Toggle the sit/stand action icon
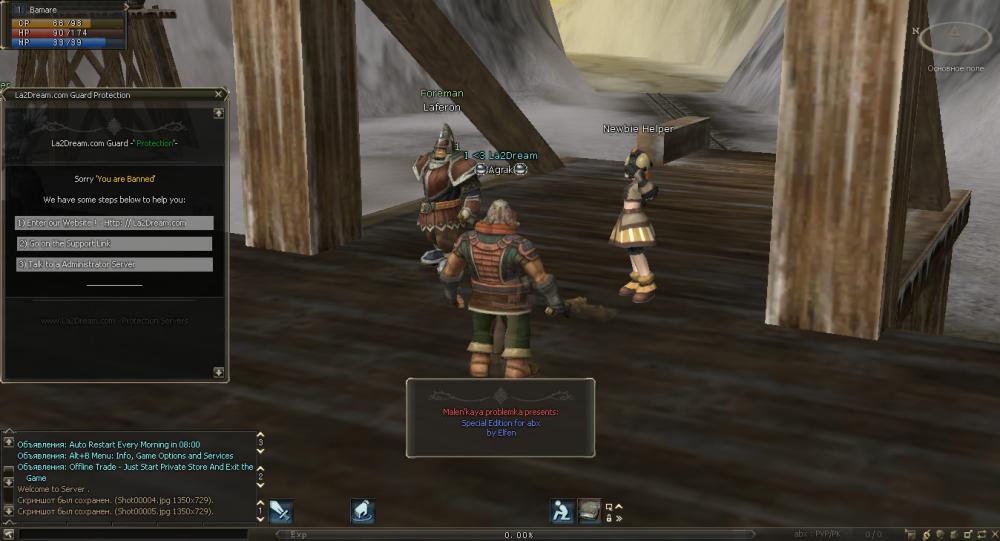 pyautogui.click(x=562, y=511)
